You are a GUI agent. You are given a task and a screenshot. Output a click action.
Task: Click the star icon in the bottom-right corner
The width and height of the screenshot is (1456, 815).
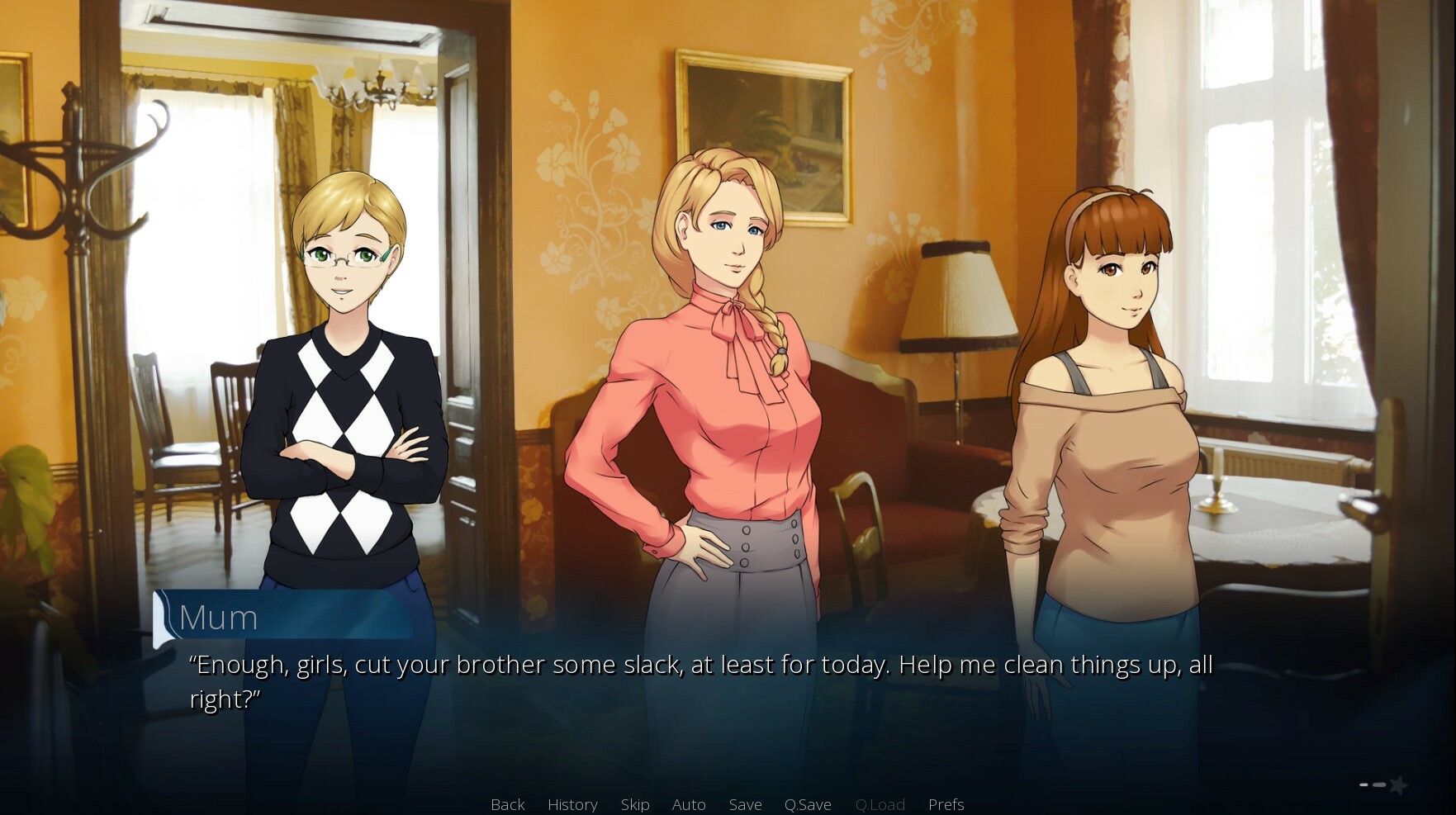tap(1398, 785)
